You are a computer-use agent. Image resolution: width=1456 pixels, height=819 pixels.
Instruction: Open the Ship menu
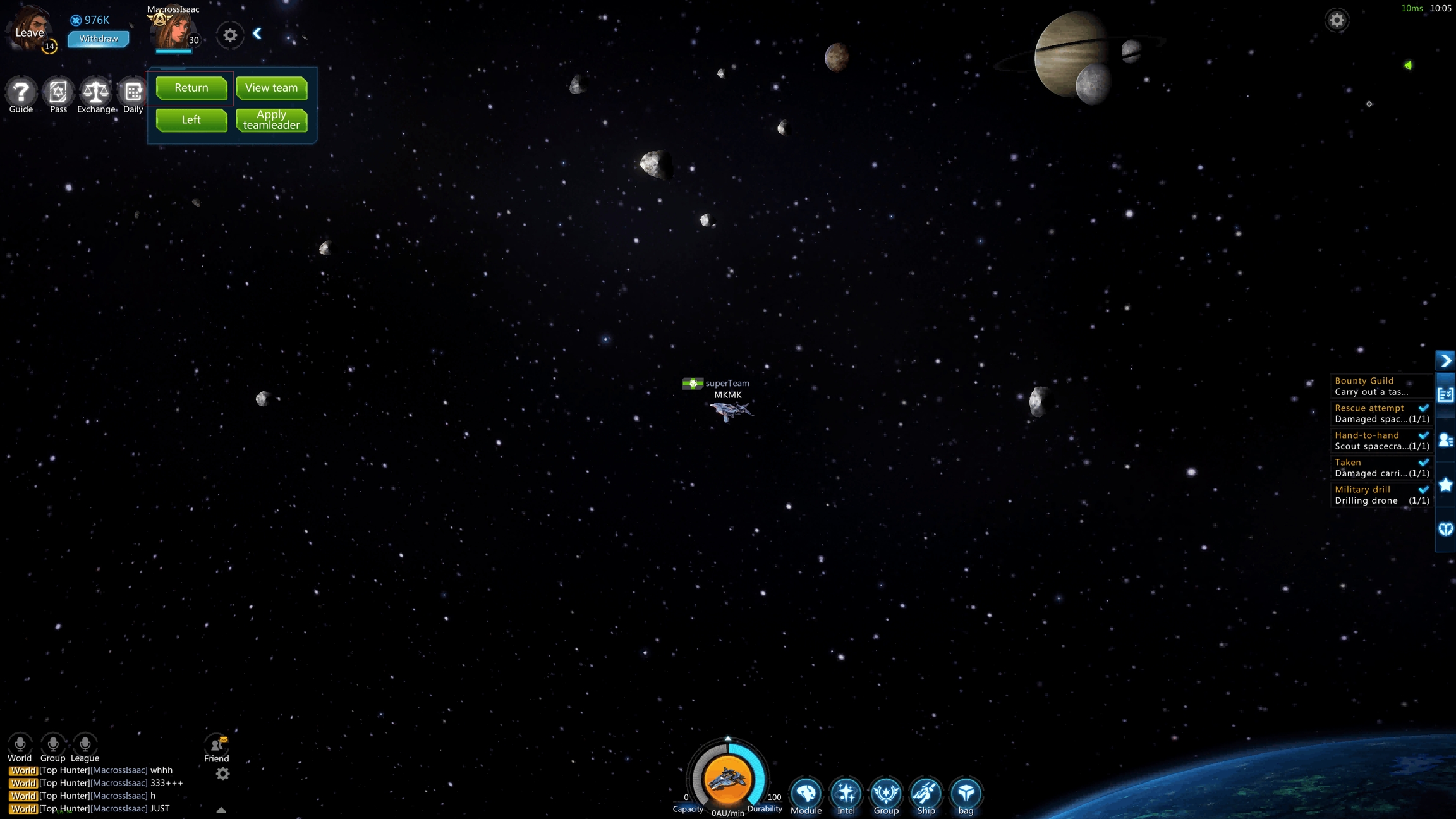[x=926, y=793]
